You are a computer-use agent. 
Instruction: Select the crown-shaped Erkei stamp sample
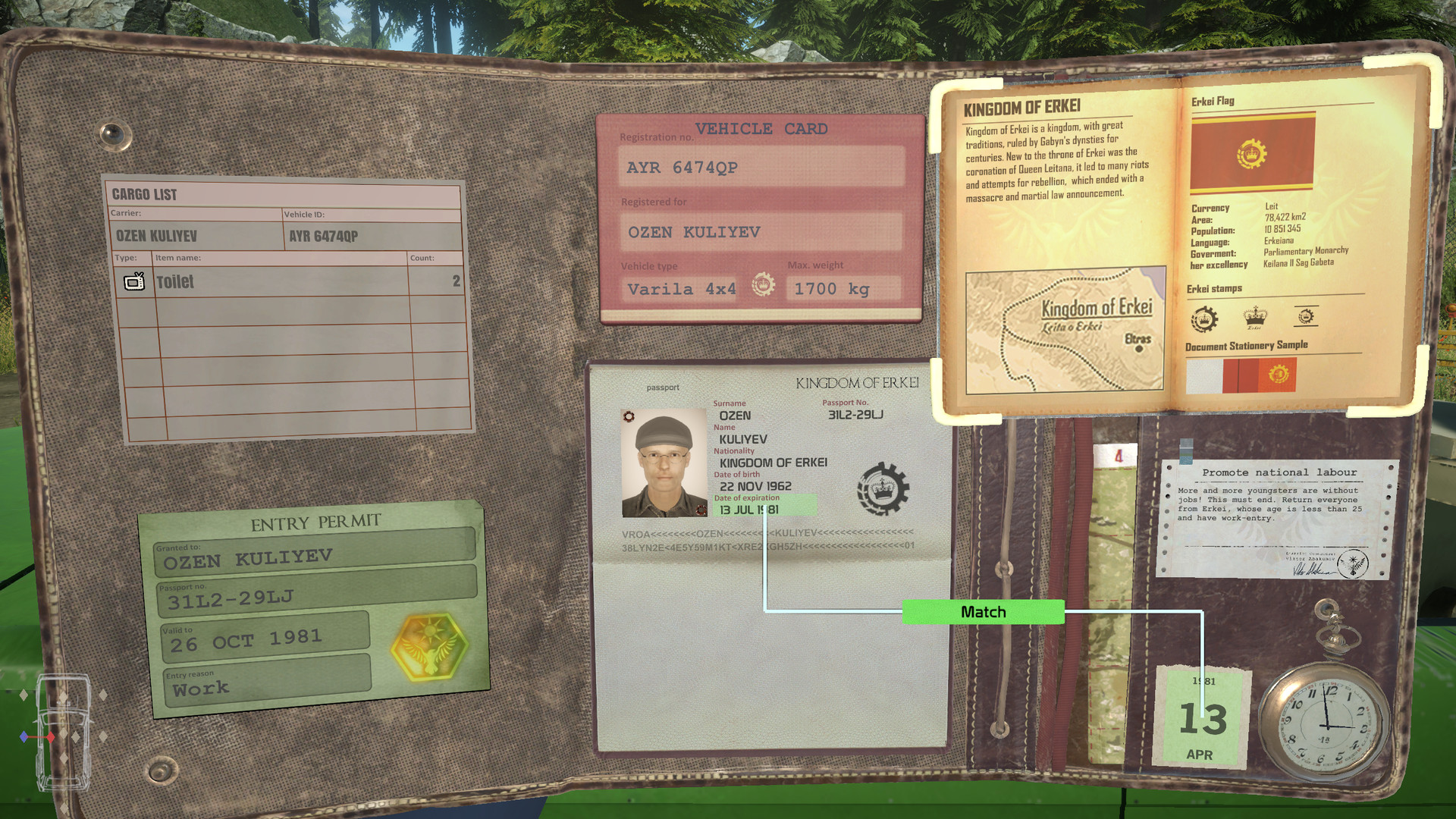click(x=1256, y=318)
